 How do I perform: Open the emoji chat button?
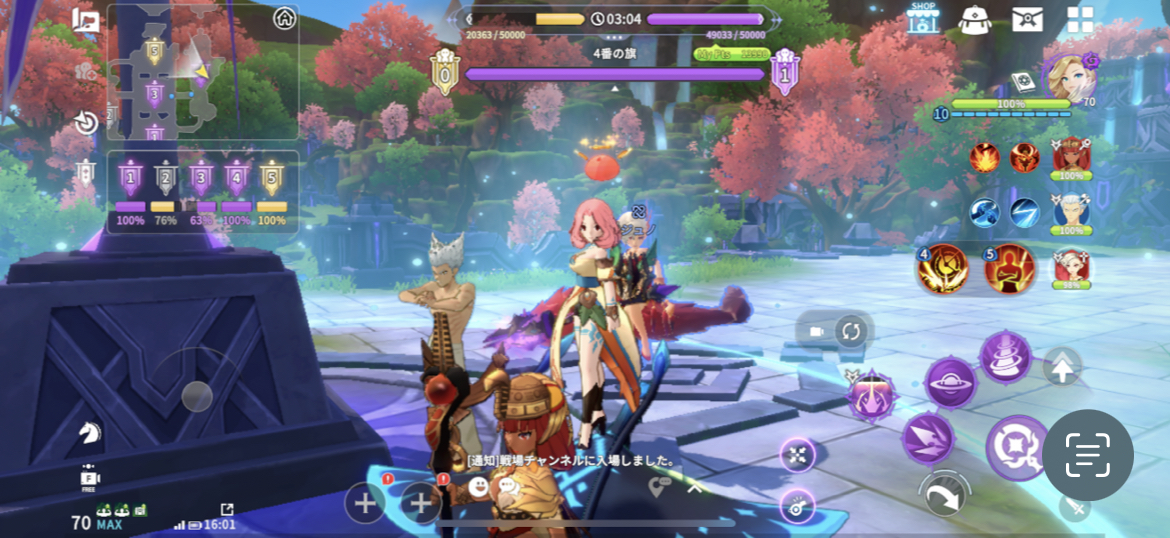point(479,487)
